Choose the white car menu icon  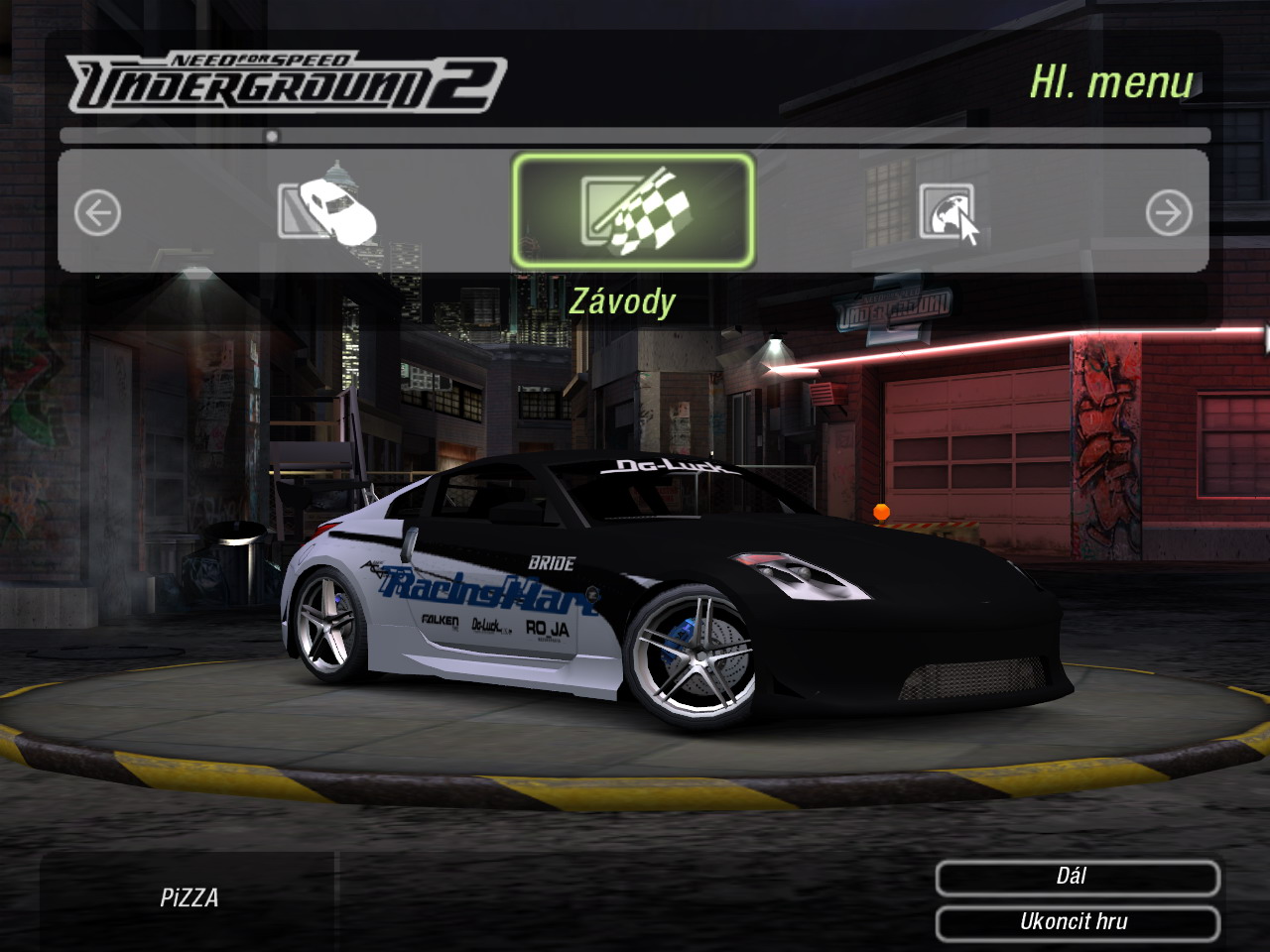coord(327,209)
